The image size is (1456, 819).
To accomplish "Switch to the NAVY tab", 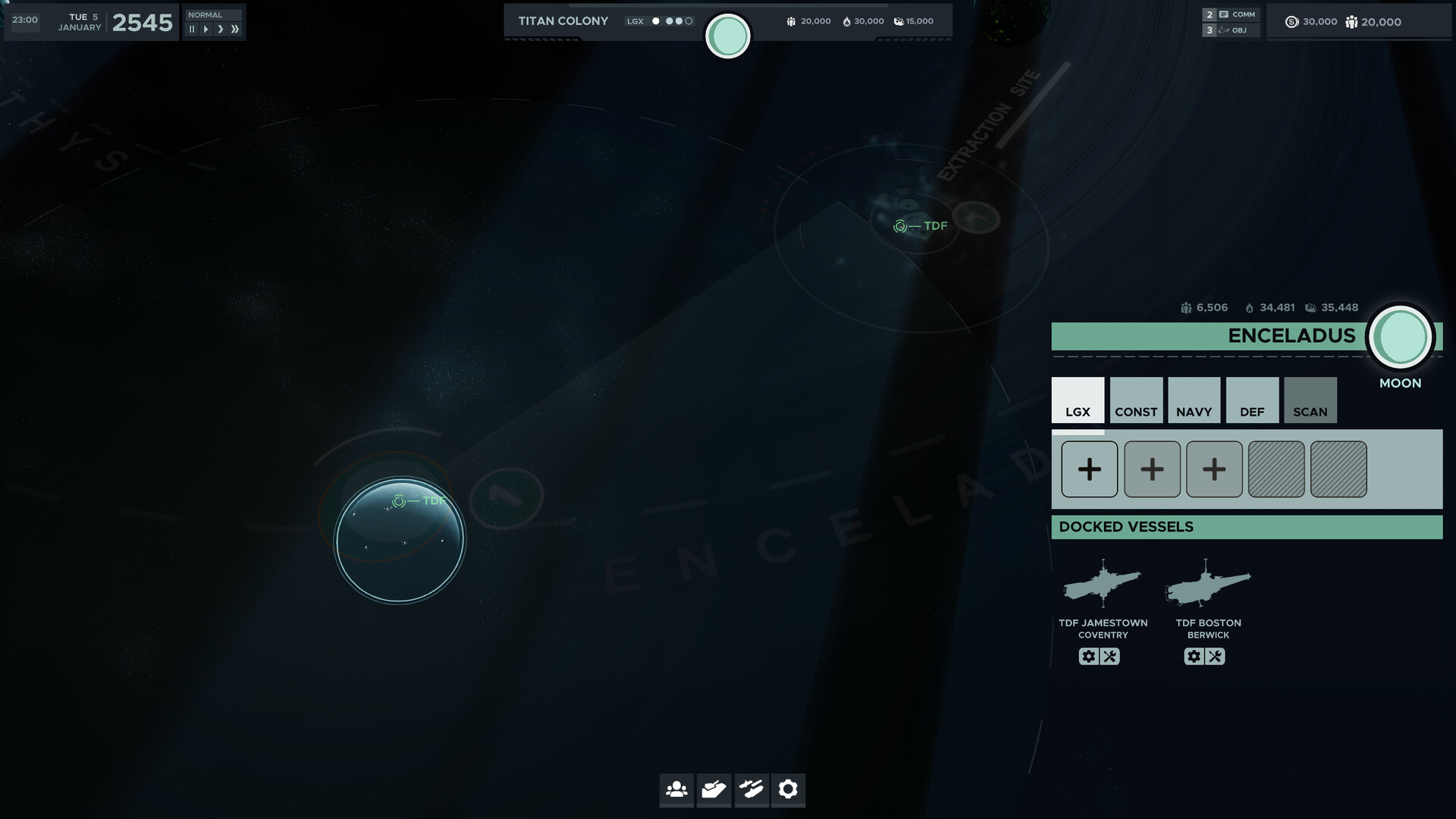I will pyautogui.click(x=1194, y=400).
